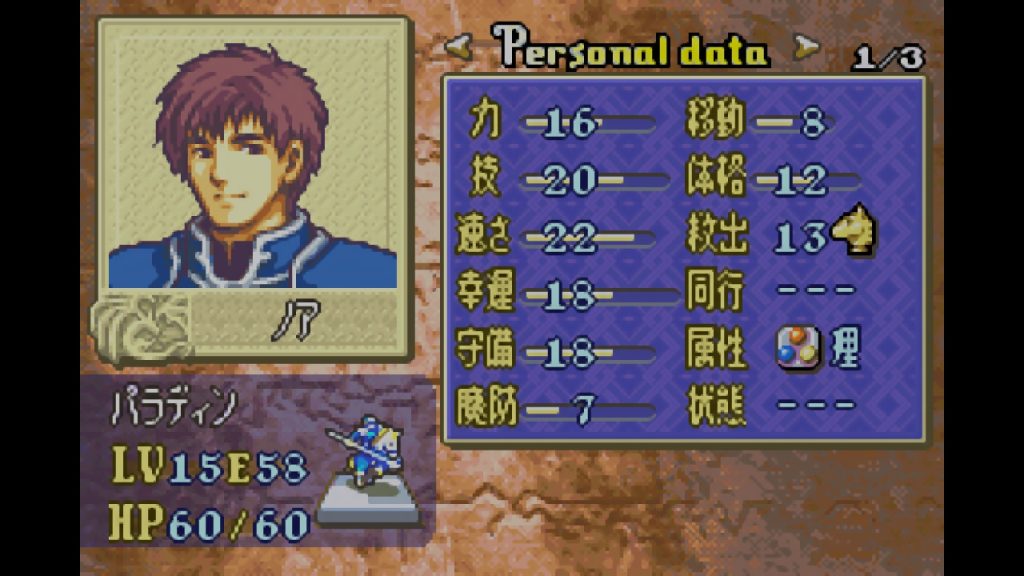Click the left arrow beside Personal data
The image size is (1024, 576).
coord(459,46)
